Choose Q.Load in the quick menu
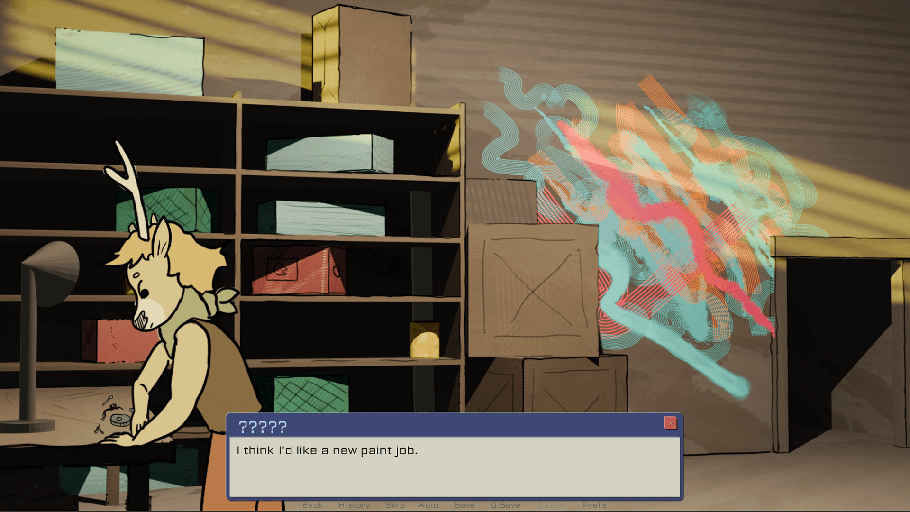910x512 pixels. (x=550, y=505)
